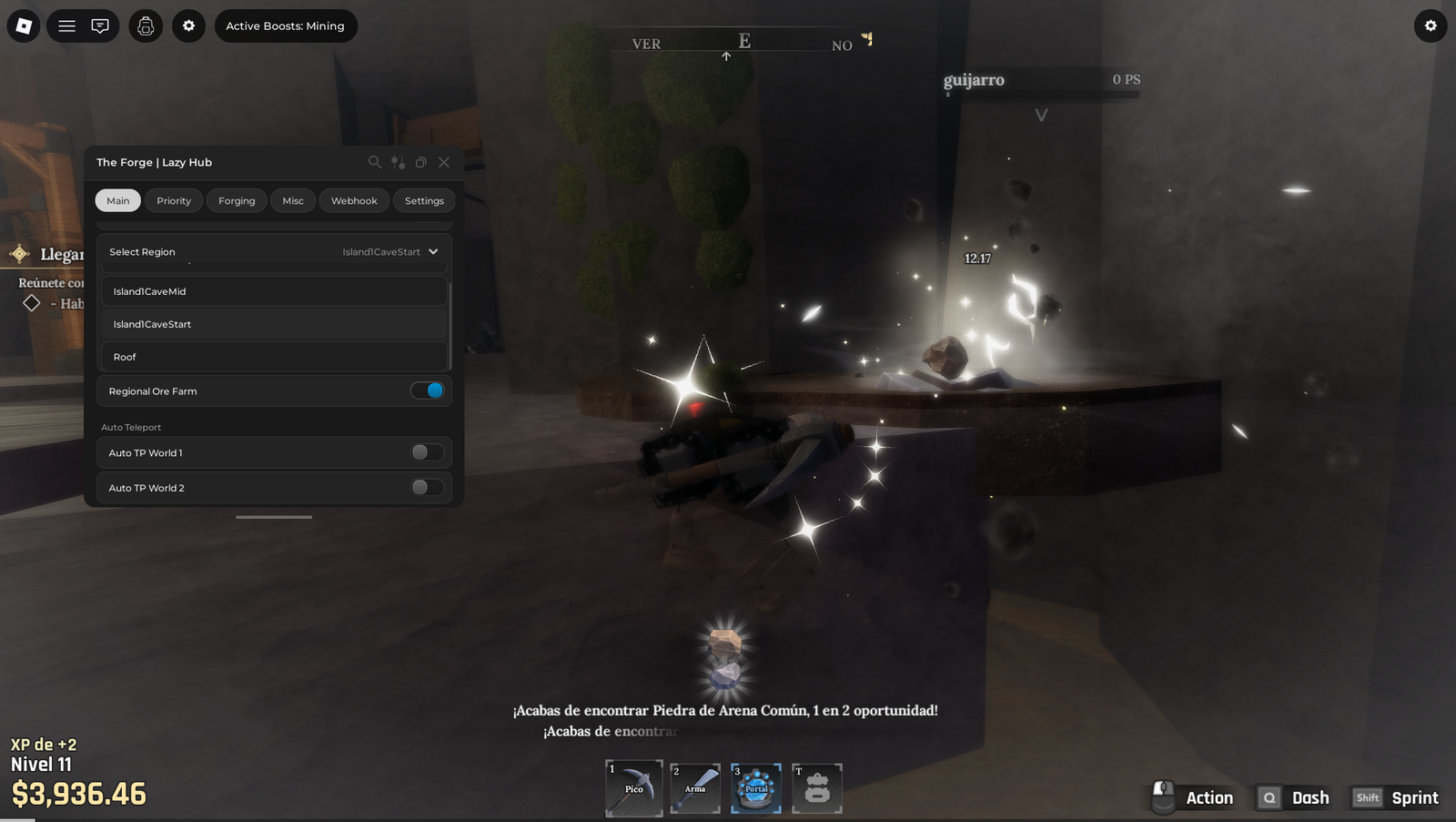Select the Pico pickaxe in hotbar slot 1
Screen dimensions: 1456x822
click(633, 788)
